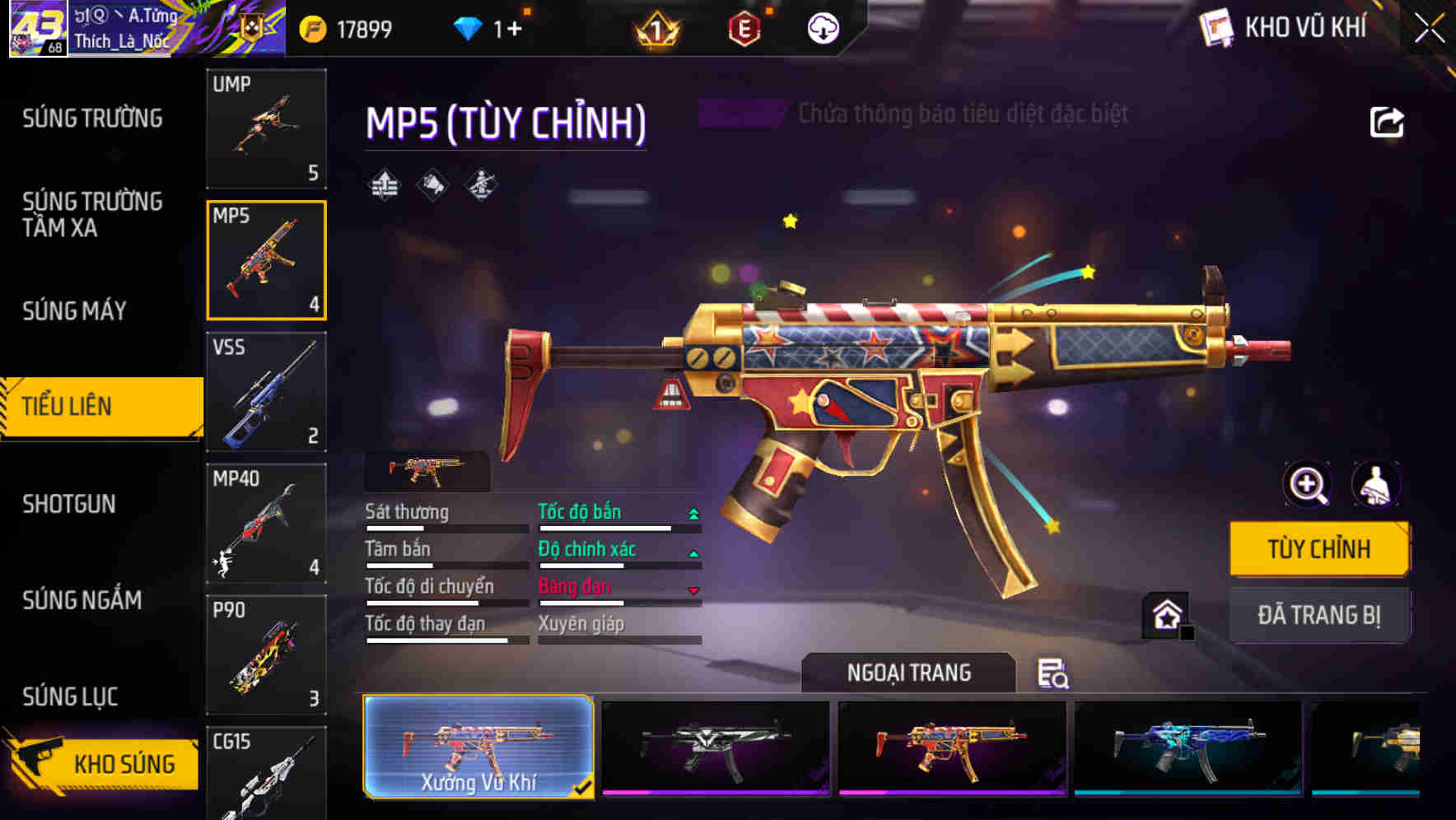Choose the SÚNG MÁY category

(74, 310)
